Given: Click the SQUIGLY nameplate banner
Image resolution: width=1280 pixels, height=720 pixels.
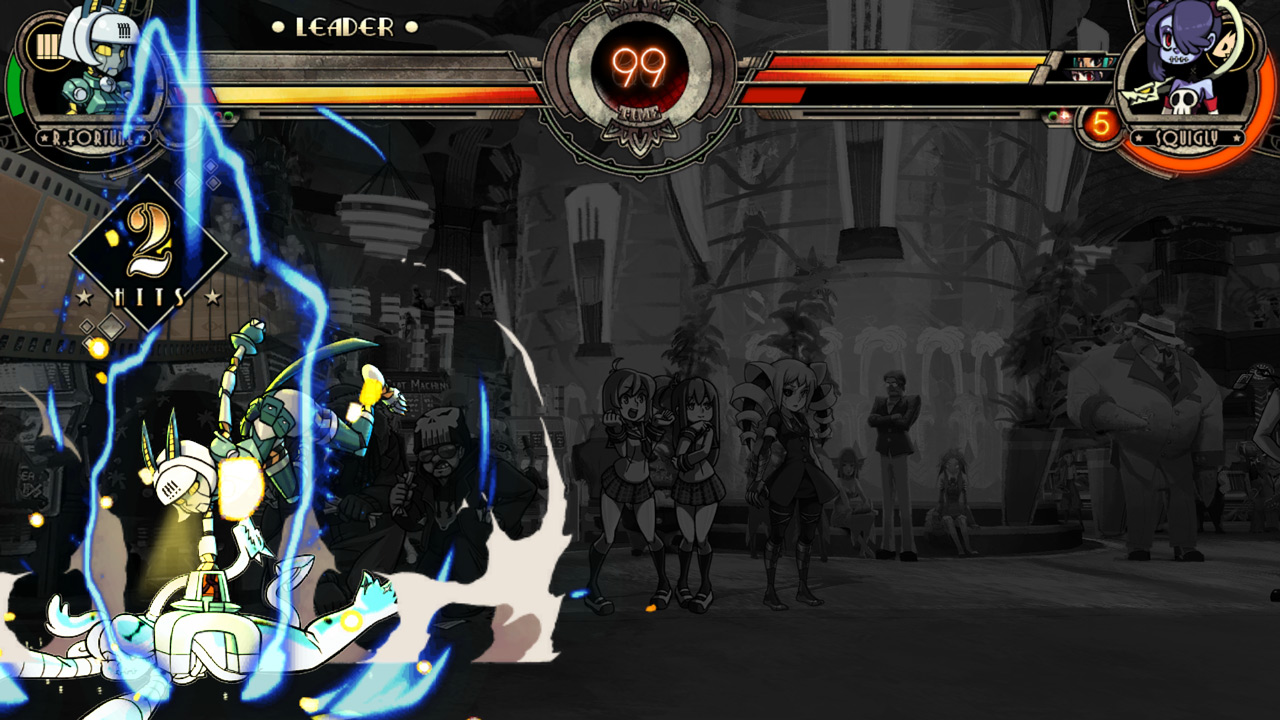Looking at the screenshot, I should click(x=1190, y=137).
